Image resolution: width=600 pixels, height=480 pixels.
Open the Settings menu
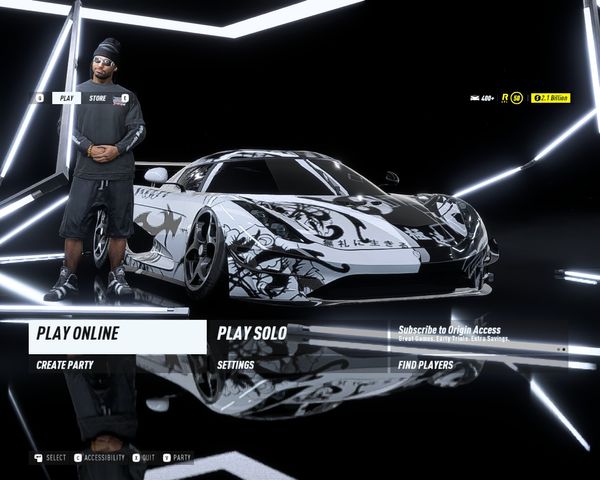point(236,366)
